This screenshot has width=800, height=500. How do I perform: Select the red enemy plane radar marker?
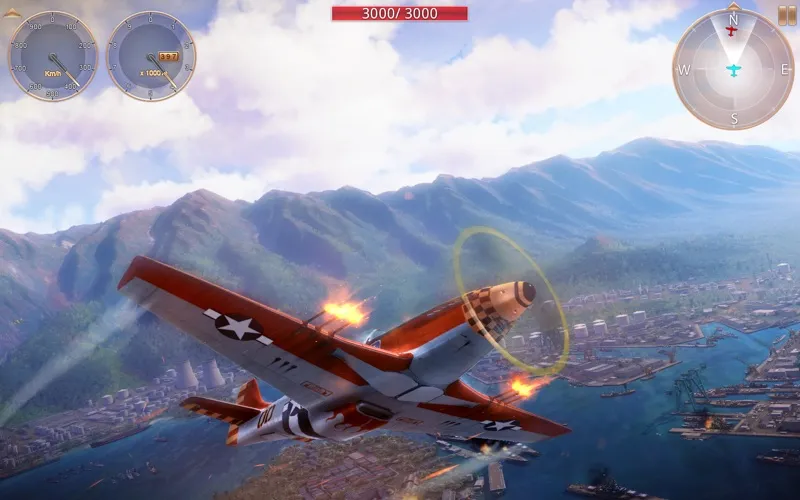pos(732,31)
